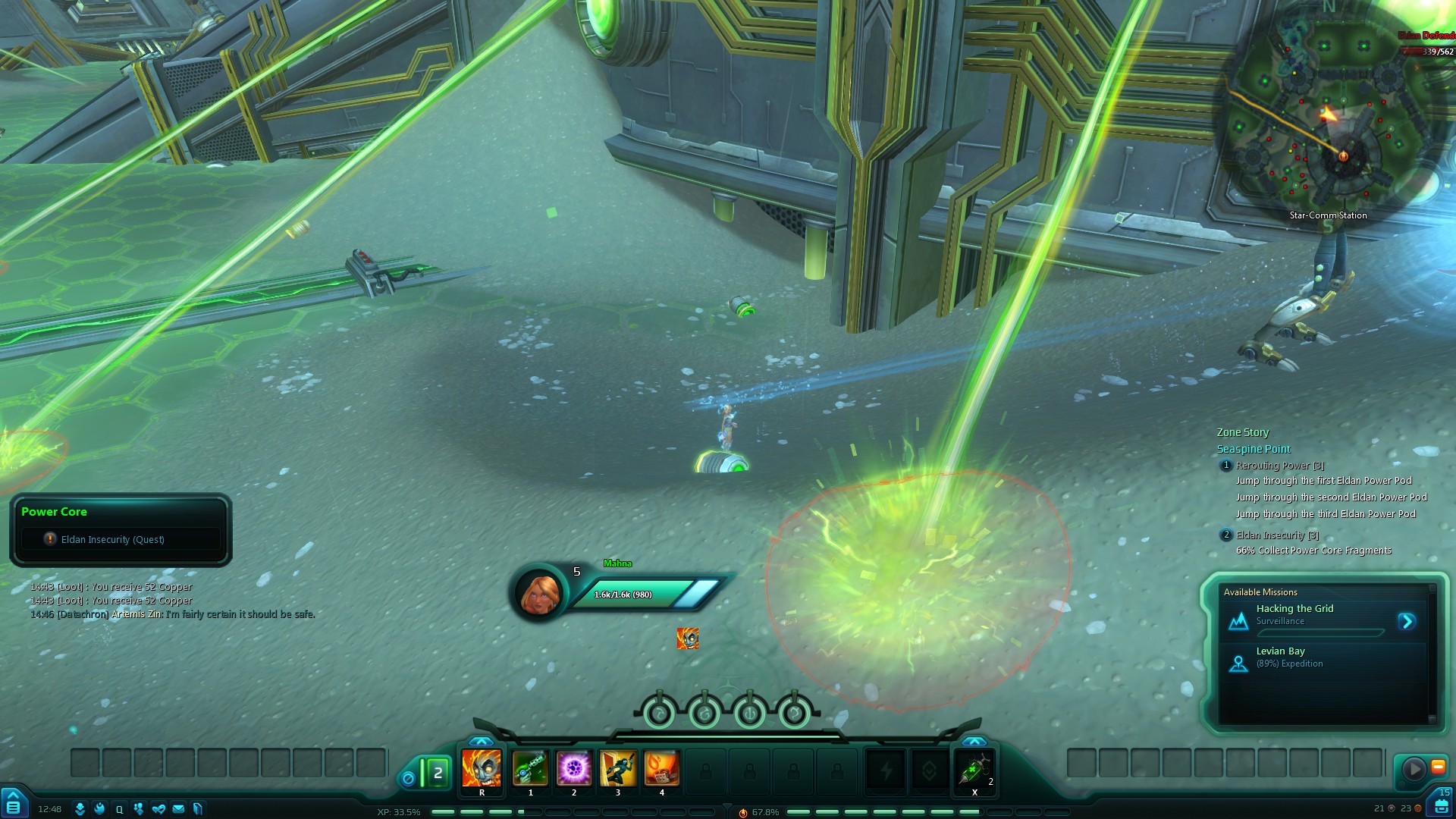
Task: Expand the Hacking the Grid mission arrow
Action: pyautogui.click(x=1407, y=622)
